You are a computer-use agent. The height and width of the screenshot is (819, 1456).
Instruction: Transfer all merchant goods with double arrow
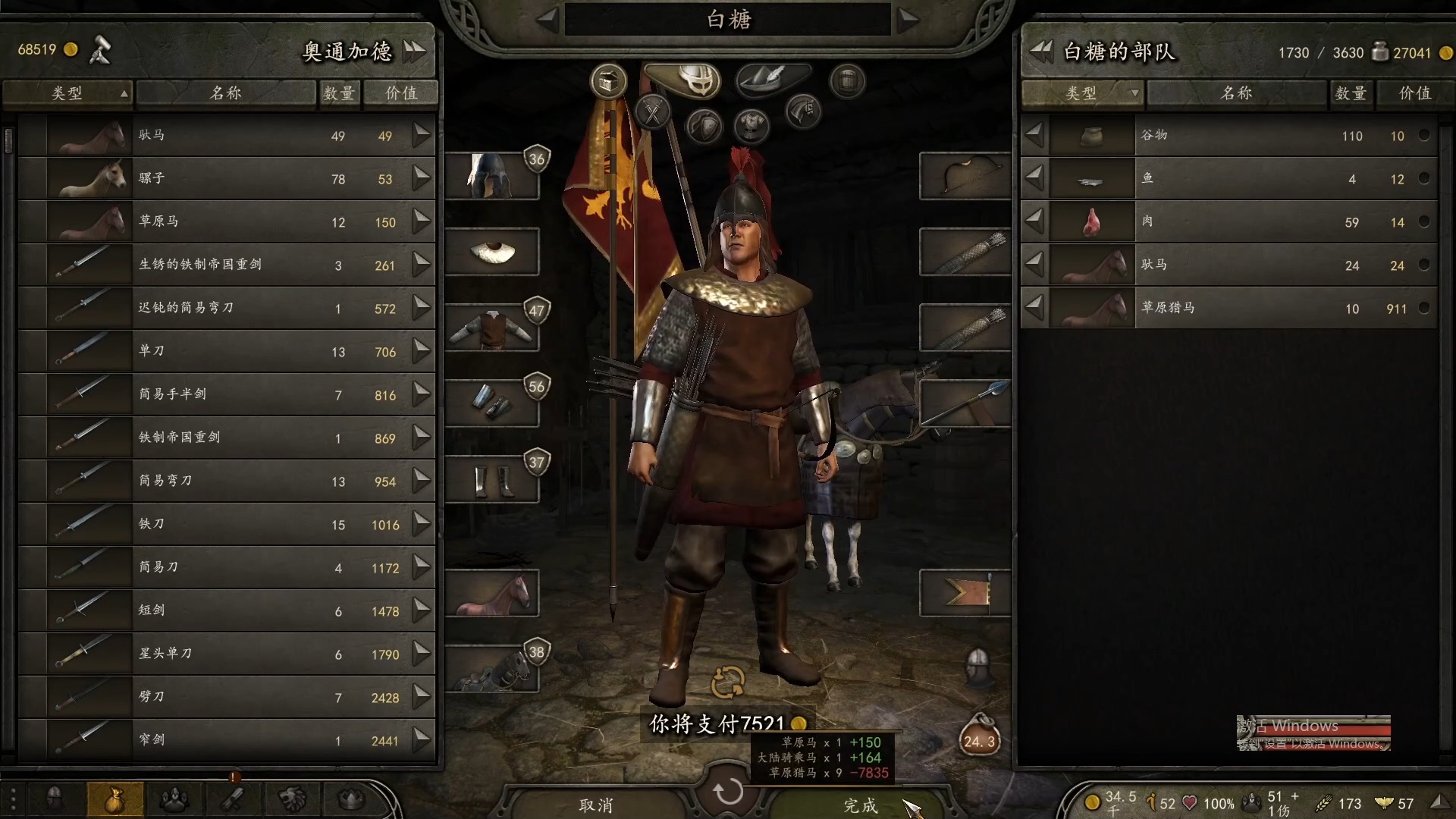click(x=415, y=51)
